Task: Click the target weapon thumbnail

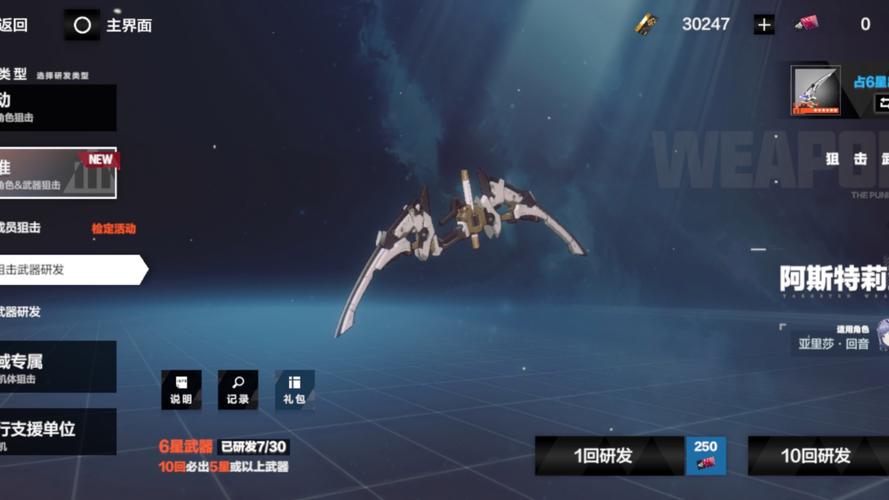Action: click(815, 91)
